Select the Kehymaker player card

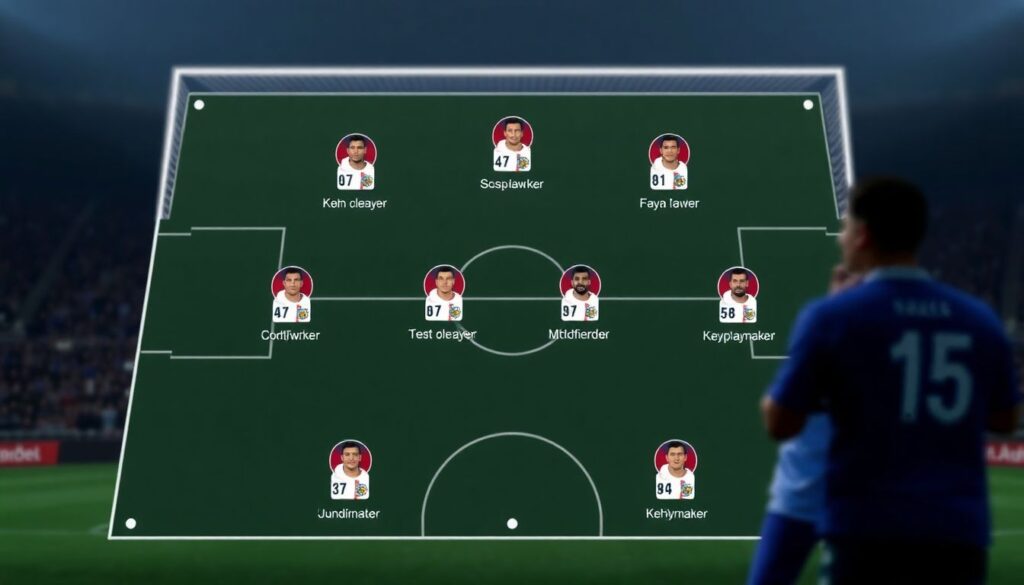point(676,471)
